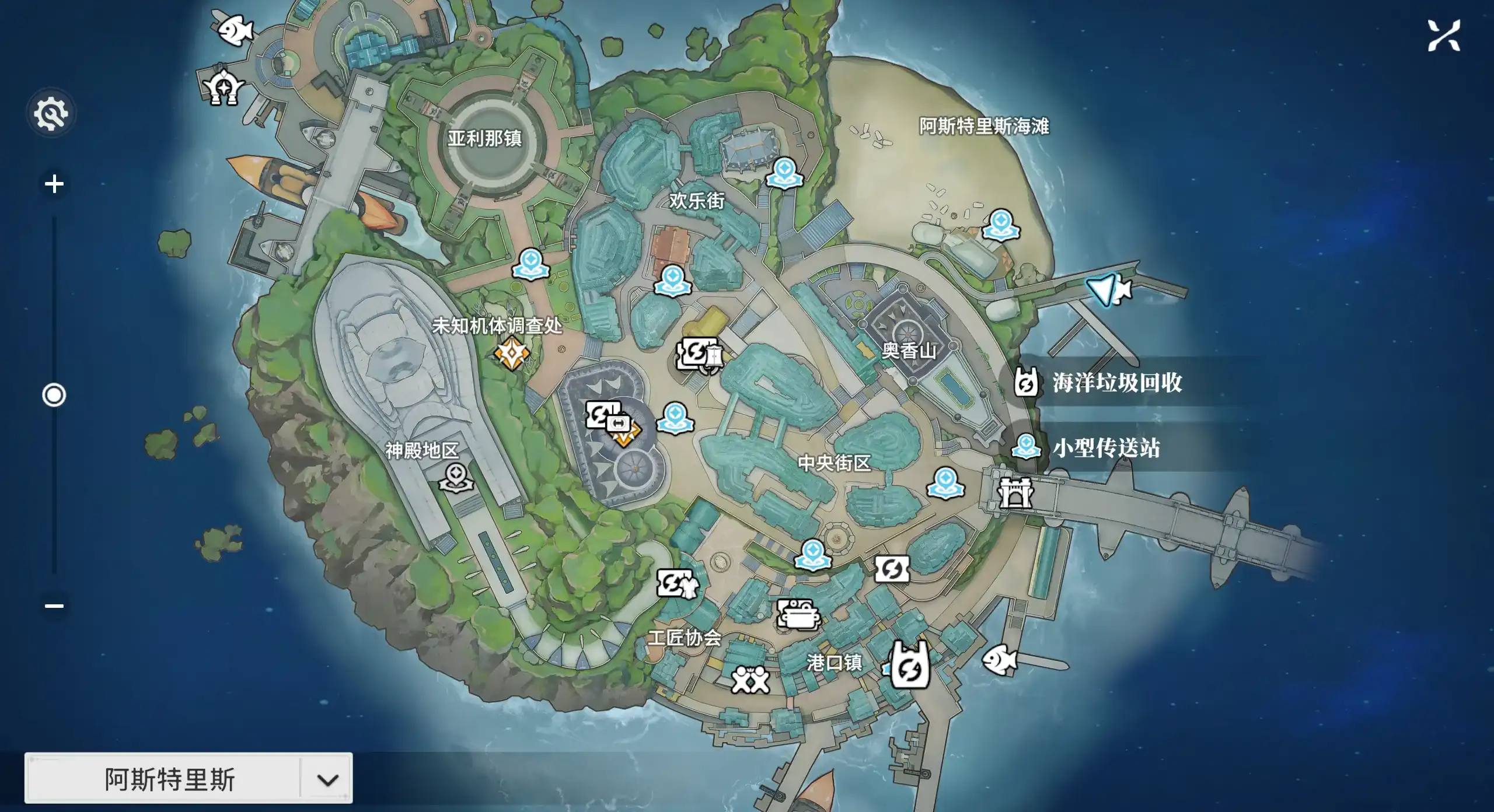This screenshot has height=812, width=1494.
Task: Click the teleport marker west of 未知机体调查处 path
Action: [x=530, y=264]
